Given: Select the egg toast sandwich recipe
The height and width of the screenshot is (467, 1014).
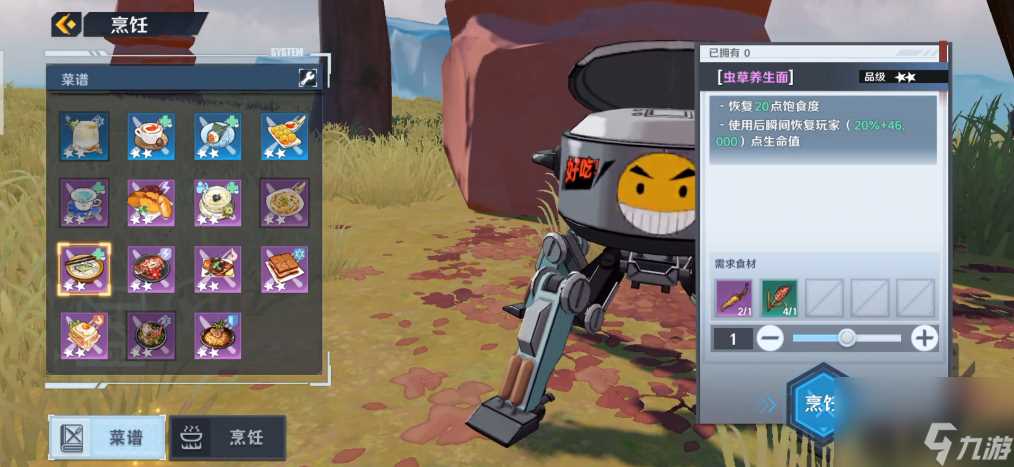Looking at the screenshot, I should click(x=84, y=335).
